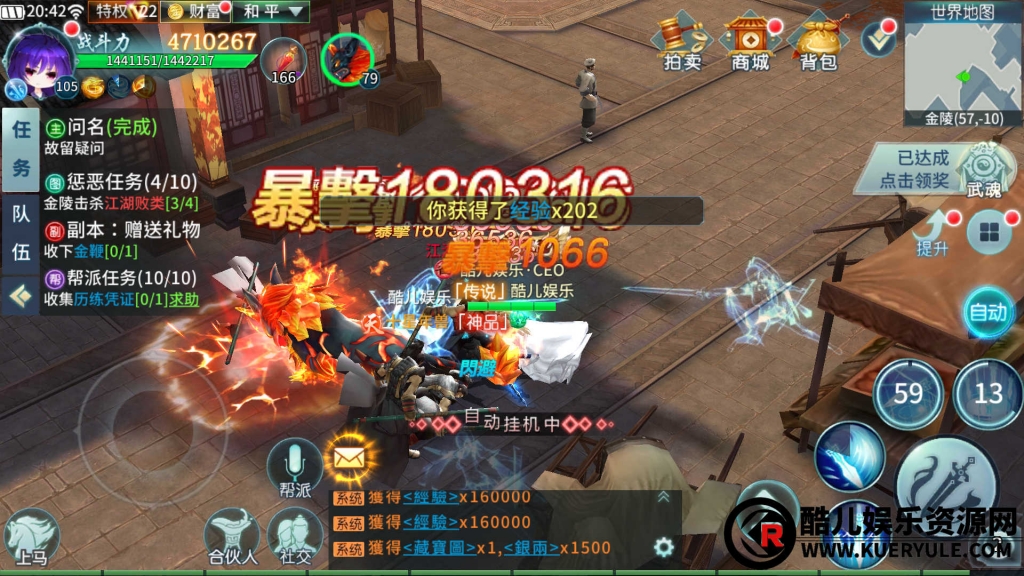Open the 合伙人 partner menu
1024x576 pixels.
click(x=232, y=536)
